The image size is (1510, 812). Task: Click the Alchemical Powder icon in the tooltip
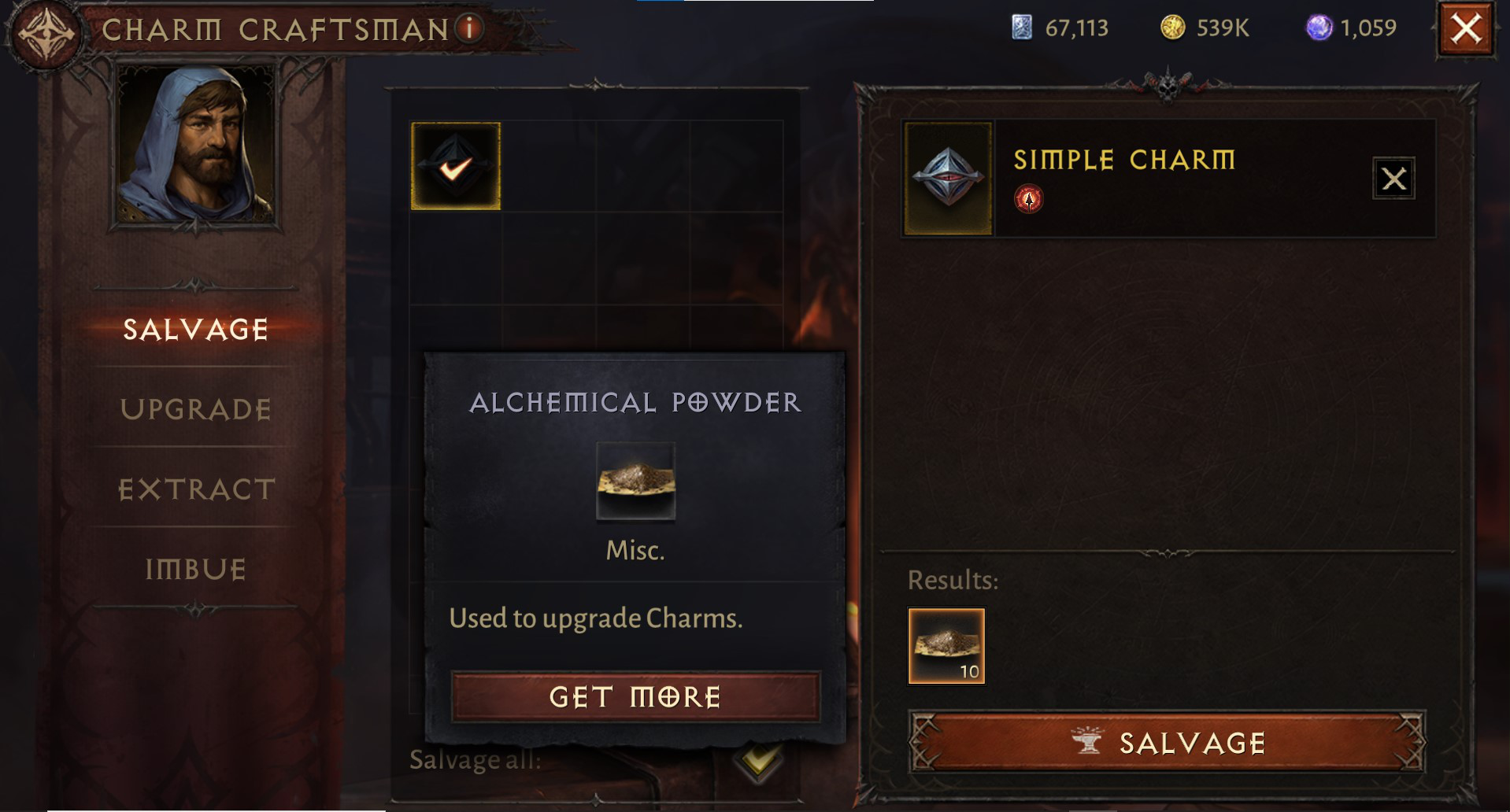pos(635,482)
